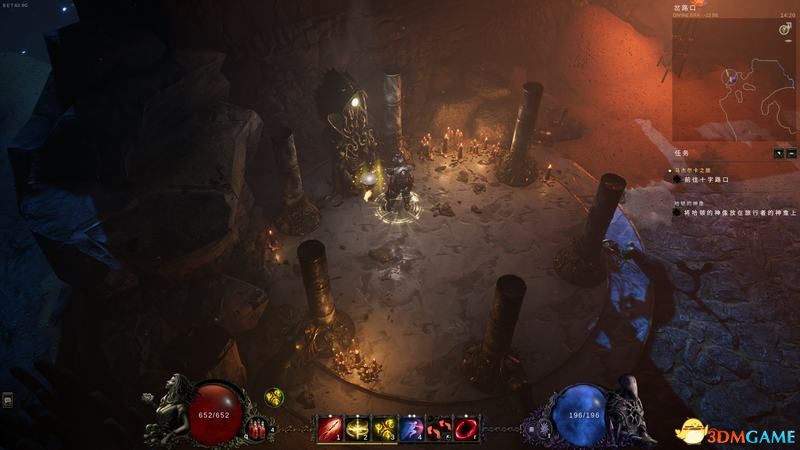Click the quest tracker pin button

[779, 153]
